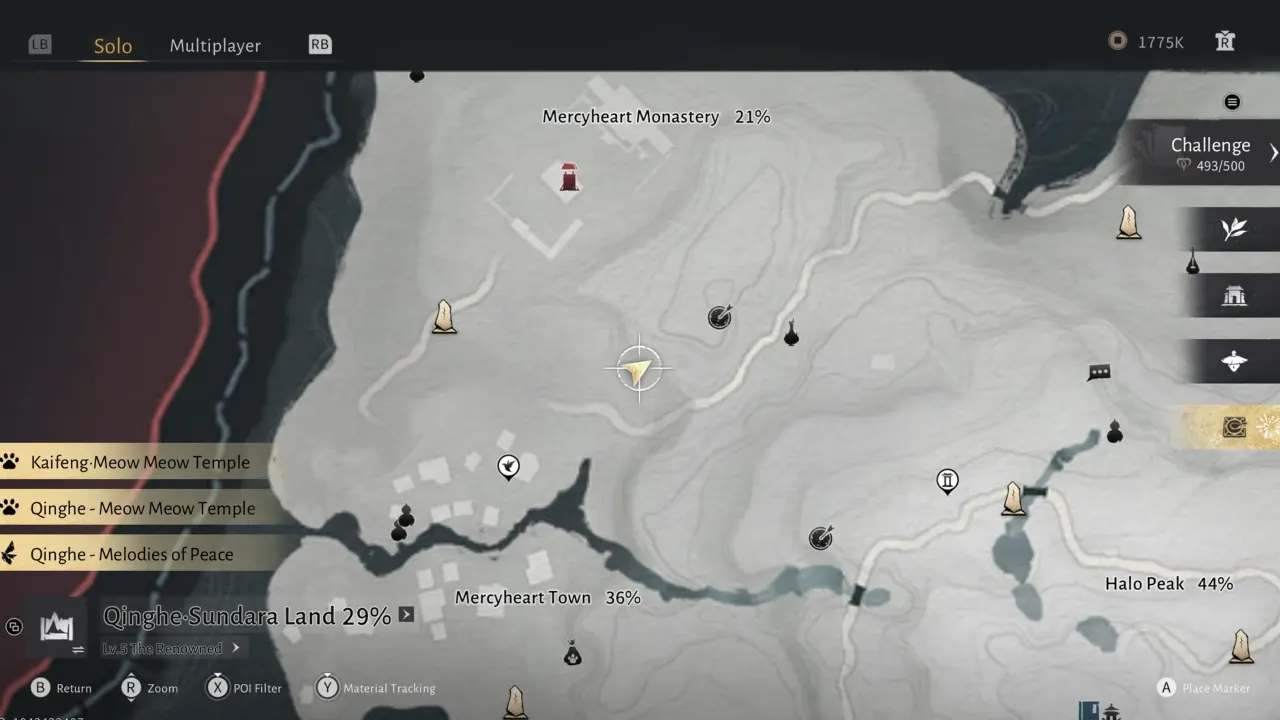Expand the Qinghe·Sundara Land 29% arrow
This screenshot has height=720, width=1280.
[x=406, y=615]
